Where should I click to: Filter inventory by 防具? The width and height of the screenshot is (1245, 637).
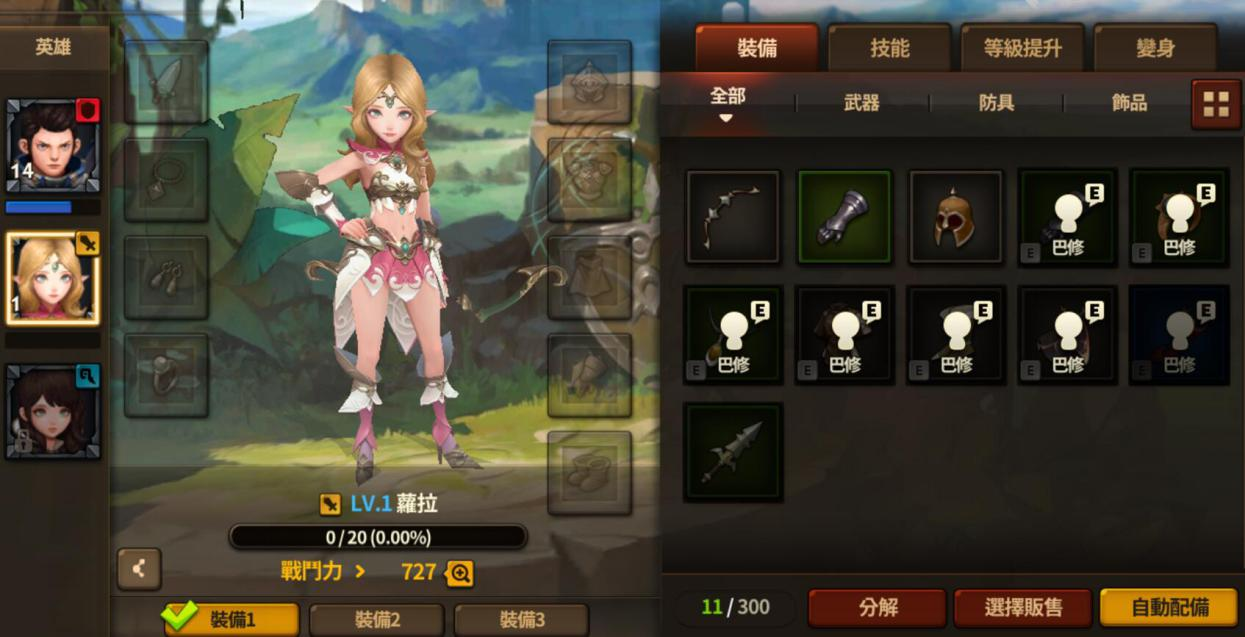pos(996,102)
